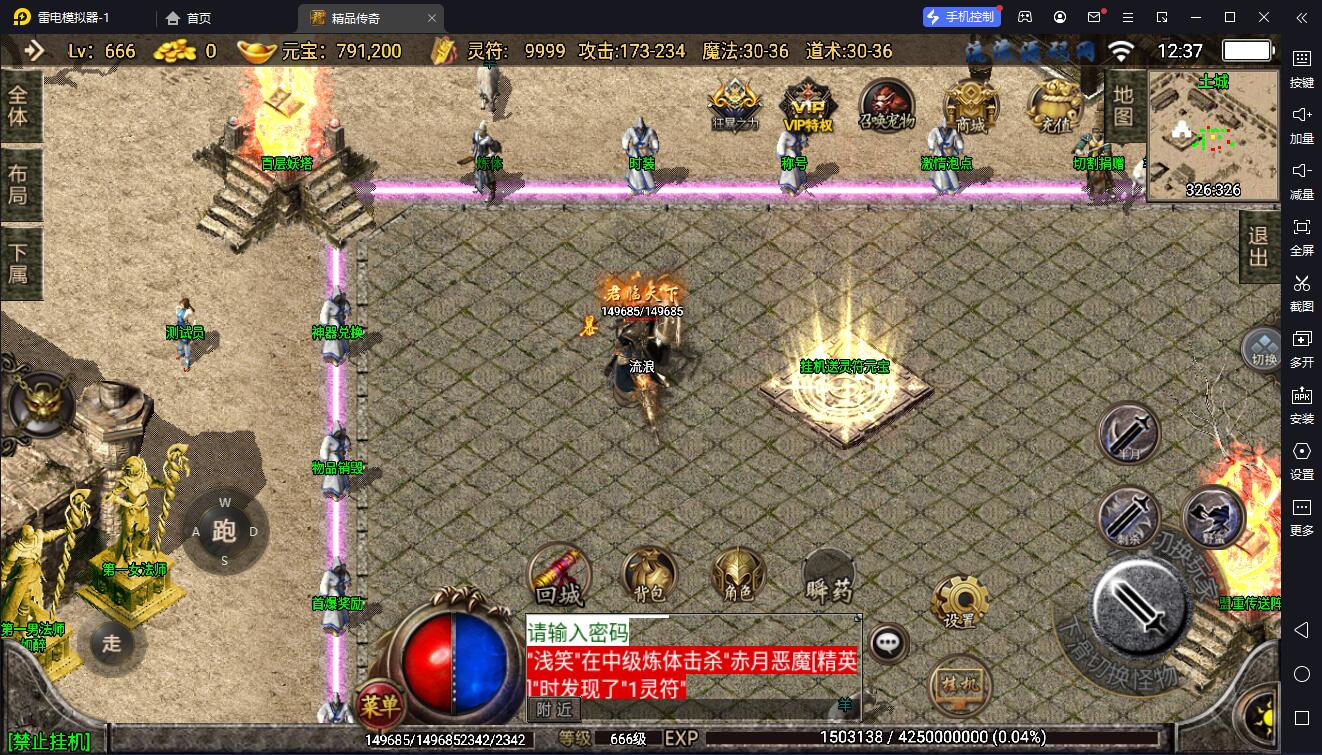This screenshot has height=755, width=1322.
Task: Use the 回城 return-to-town icon
Action: click(559, 575)
